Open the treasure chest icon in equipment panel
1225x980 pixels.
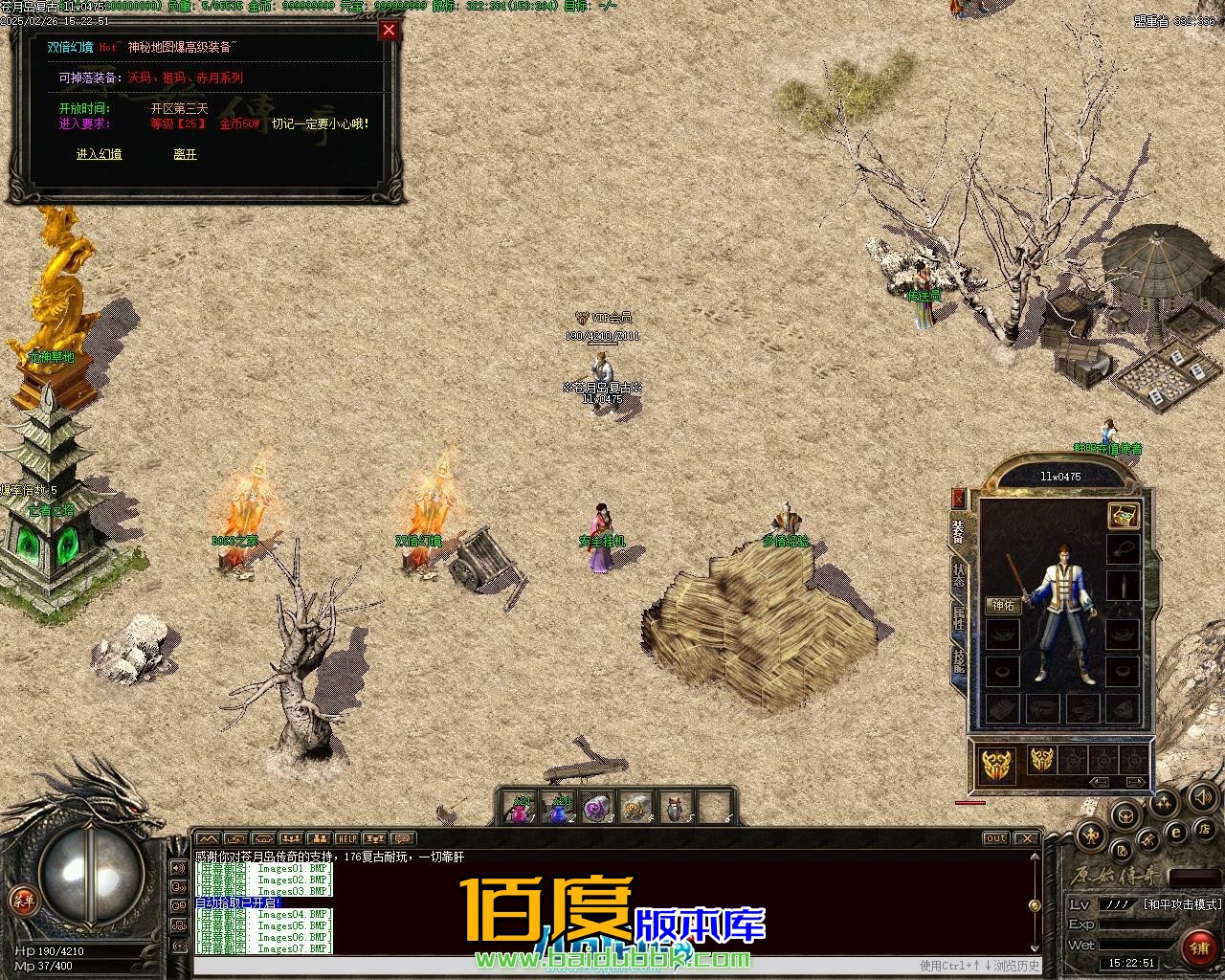point(1123,515)
